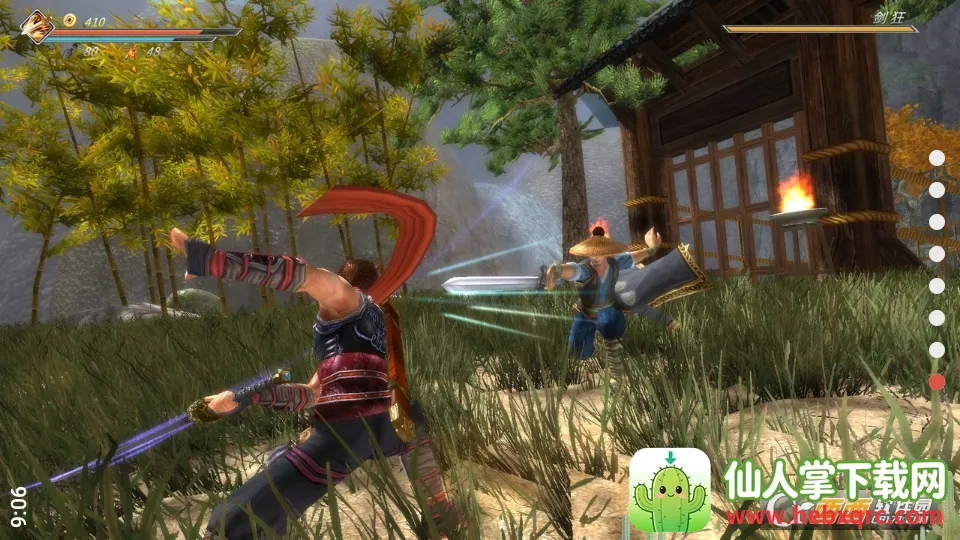960x540 pixels.
Task: Select the red gallery page dot
Action: coord(937,381)
